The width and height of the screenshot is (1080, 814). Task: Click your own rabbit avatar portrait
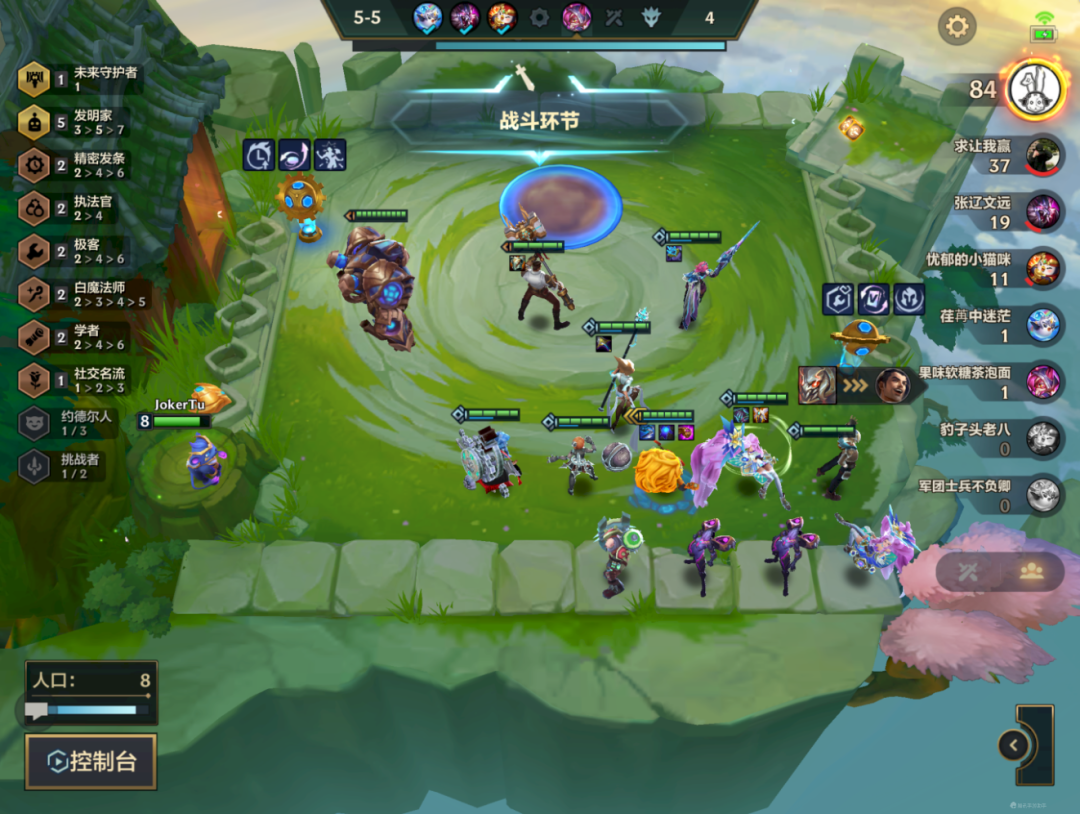[x=1034, y=89]
